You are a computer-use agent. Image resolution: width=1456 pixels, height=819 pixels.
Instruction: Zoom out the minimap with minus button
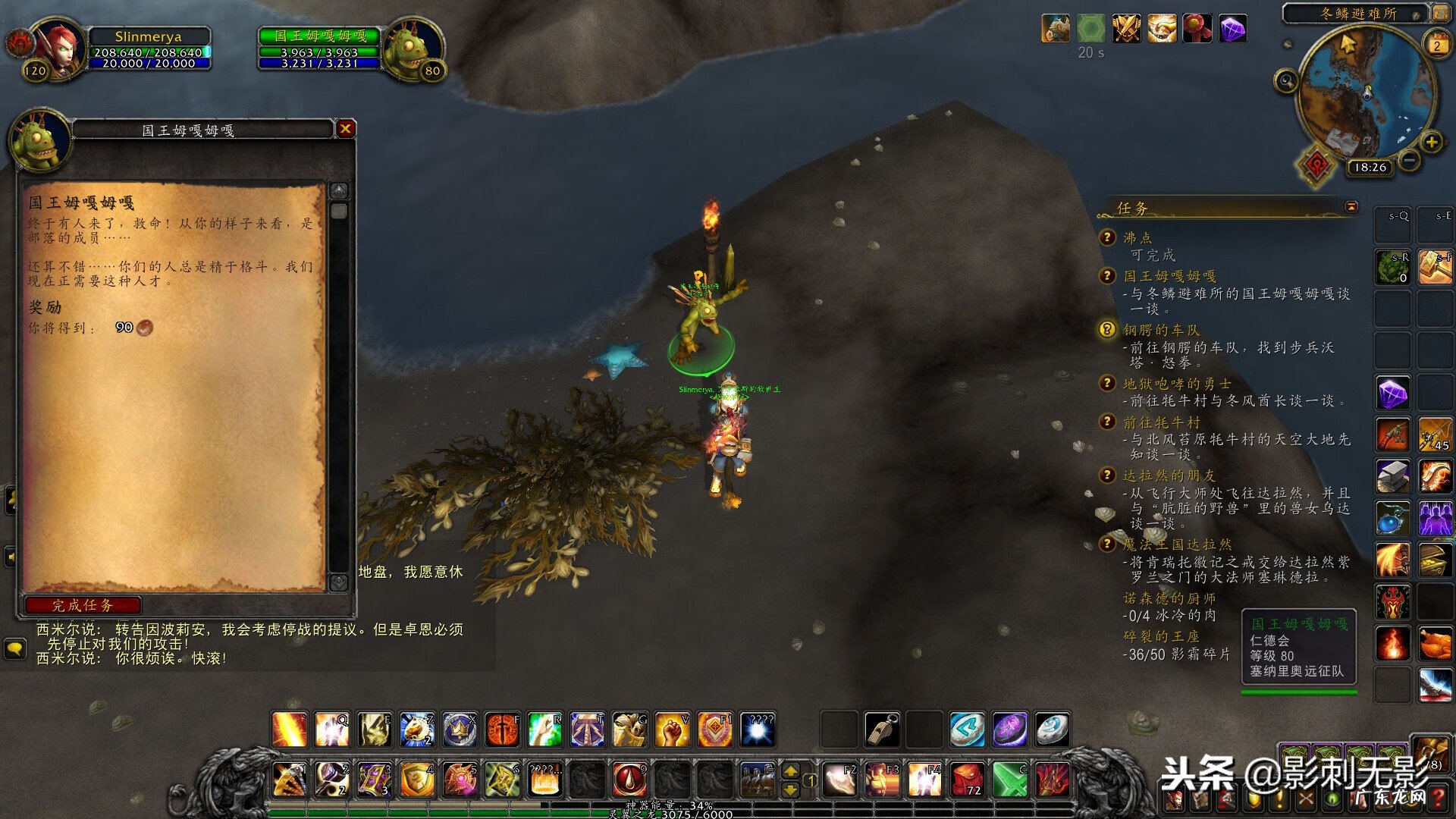[x=1409, y=161]
